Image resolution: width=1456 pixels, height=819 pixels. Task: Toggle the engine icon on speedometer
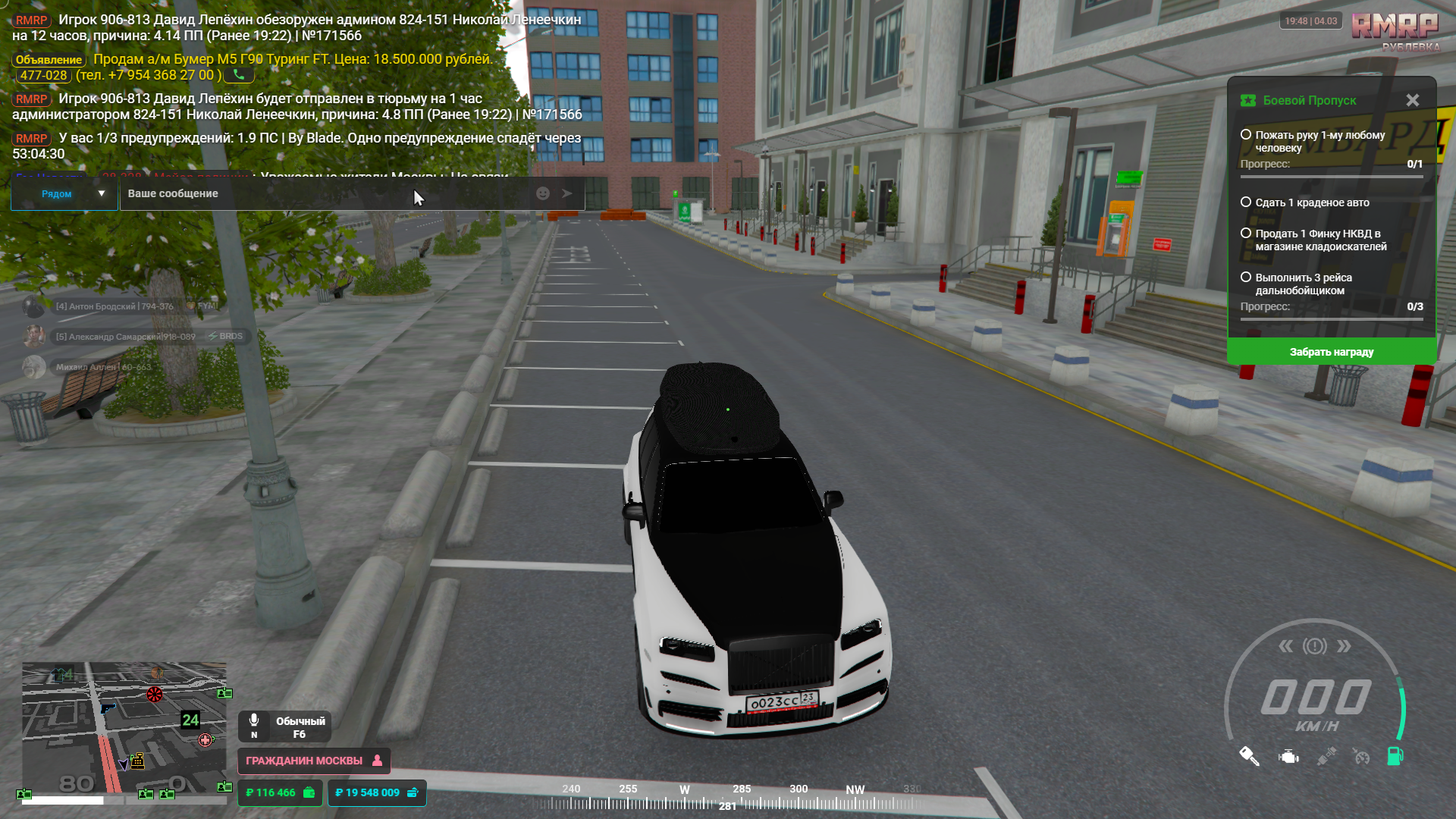1288,756
